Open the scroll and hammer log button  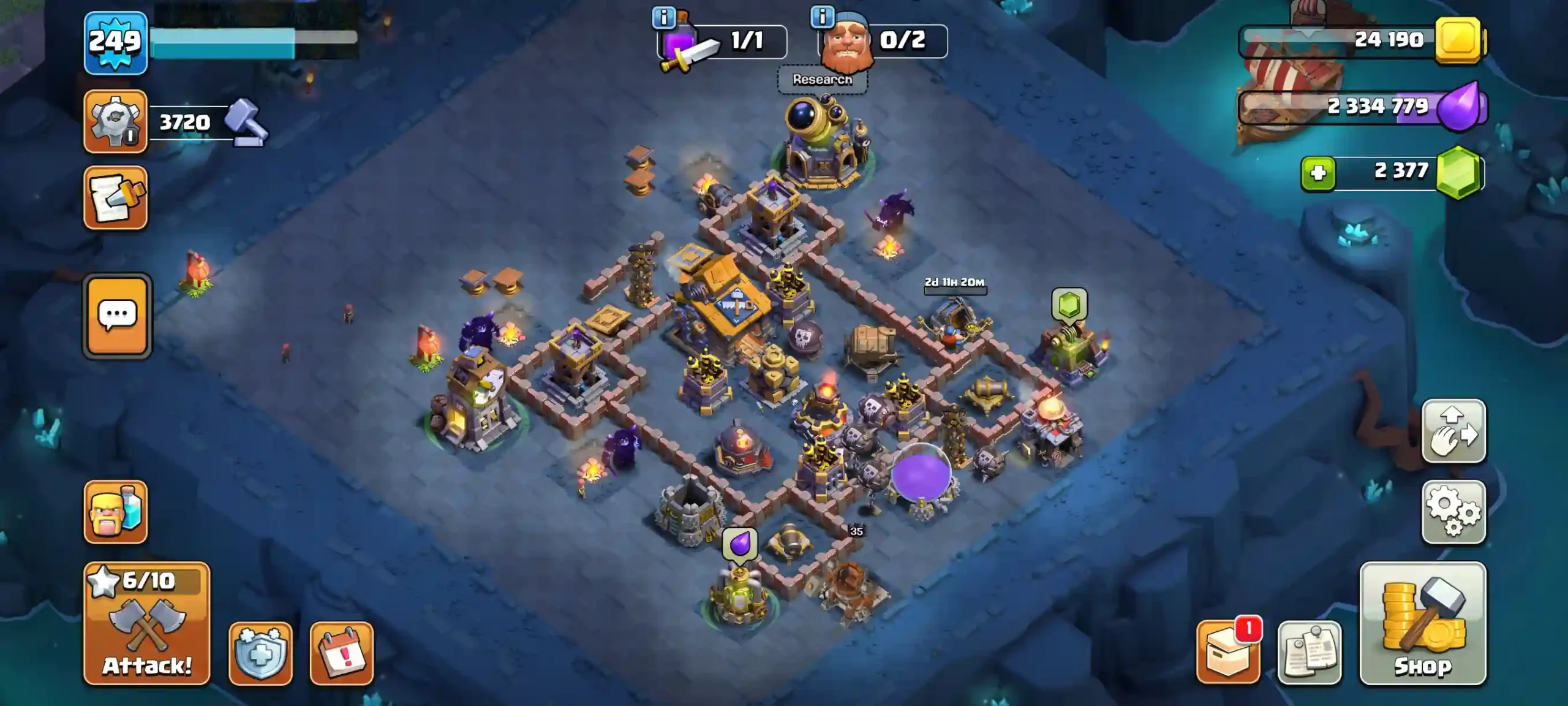pos(115,197)
